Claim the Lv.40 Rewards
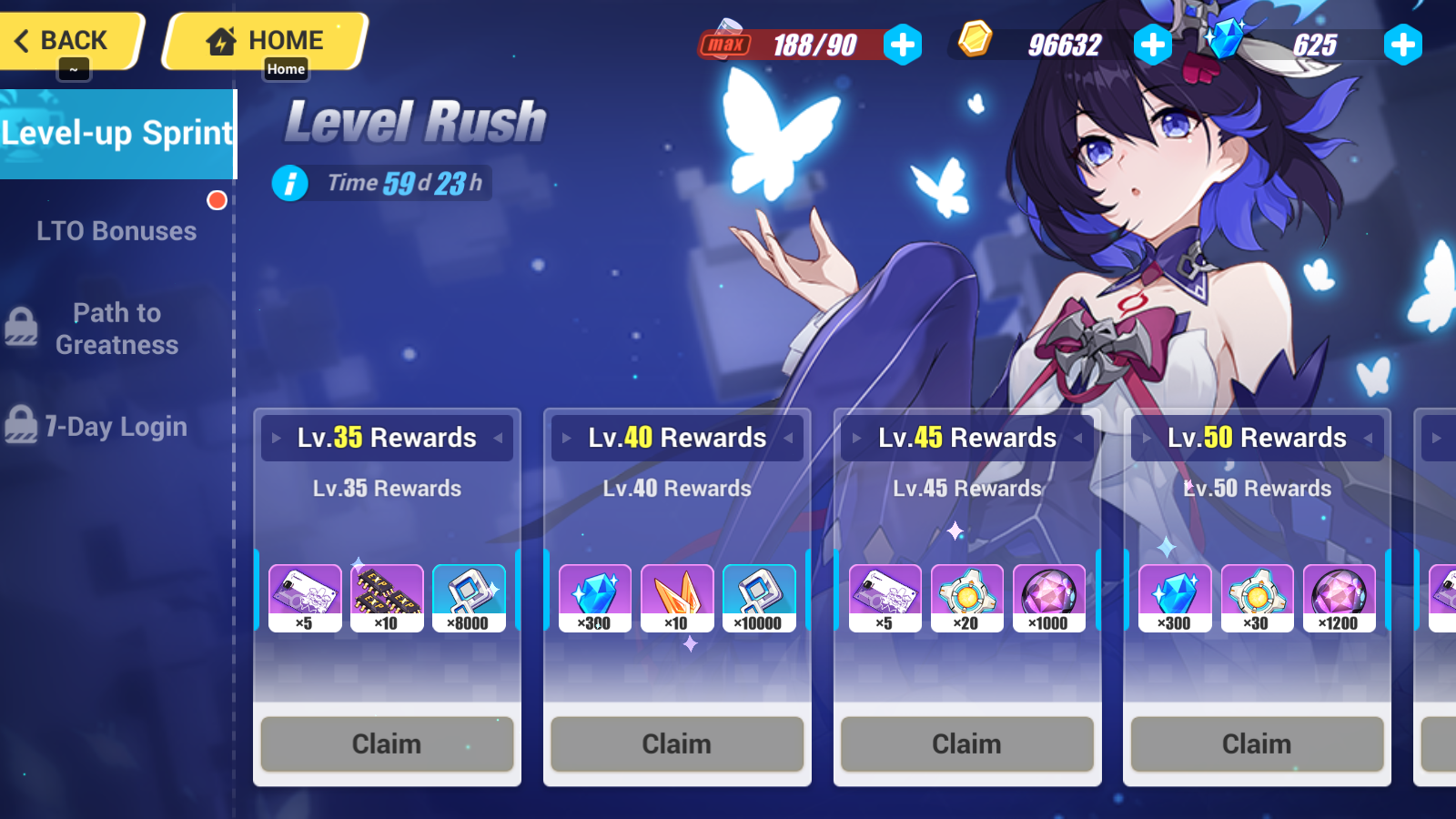1456x819 pixels. tap(677, 743)
